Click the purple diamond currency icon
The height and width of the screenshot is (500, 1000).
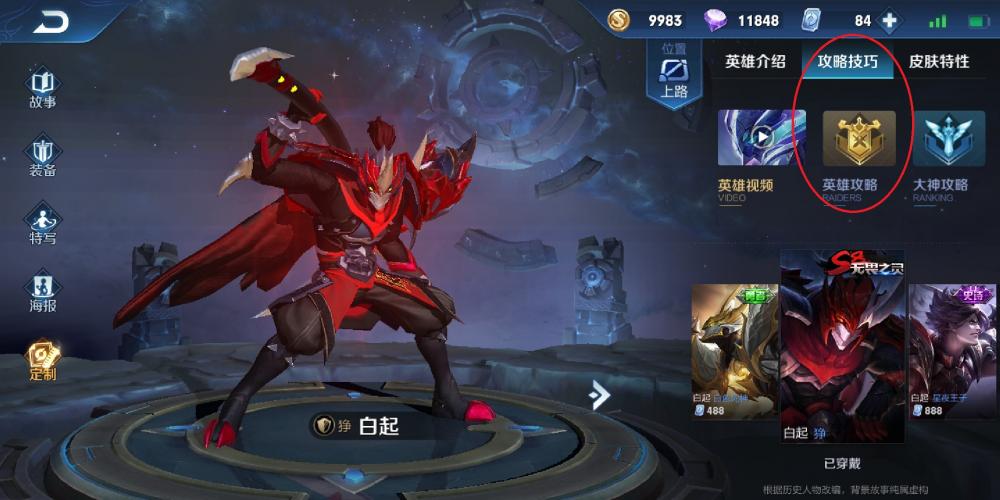716,21
